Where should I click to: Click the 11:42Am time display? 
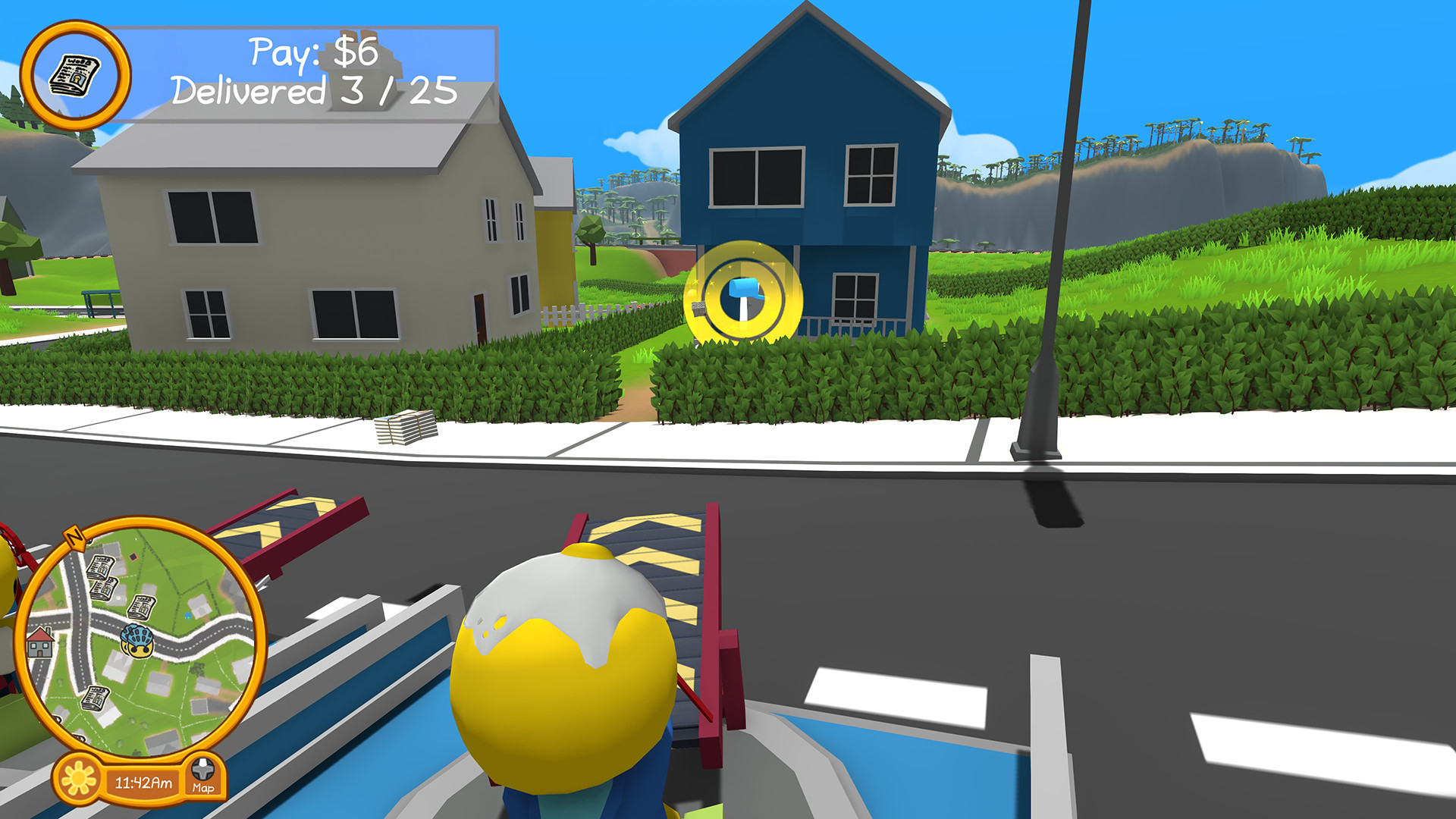click(143, 782)
